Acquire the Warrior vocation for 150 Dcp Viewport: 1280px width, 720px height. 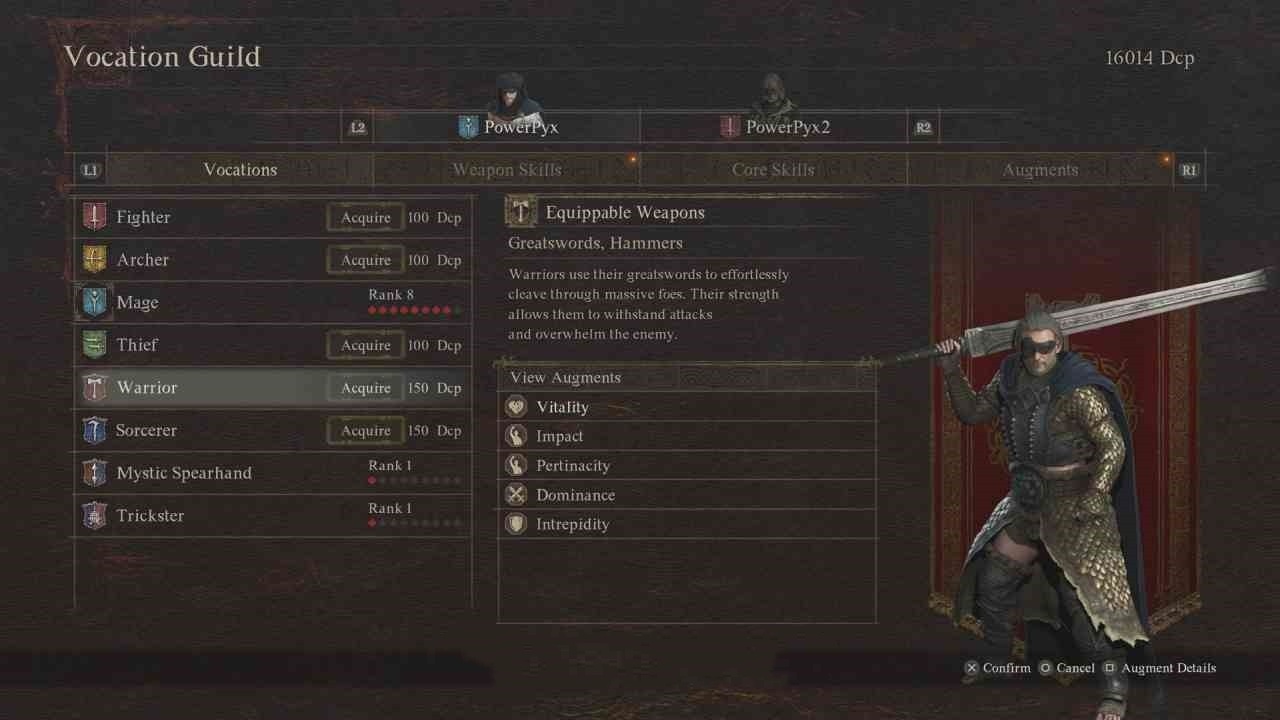click(x=366, y=388)
